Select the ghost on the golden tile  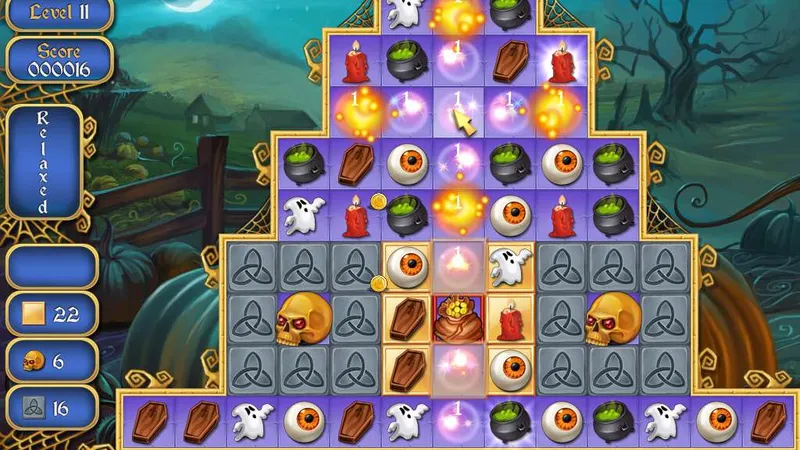(x=510, y=267)
